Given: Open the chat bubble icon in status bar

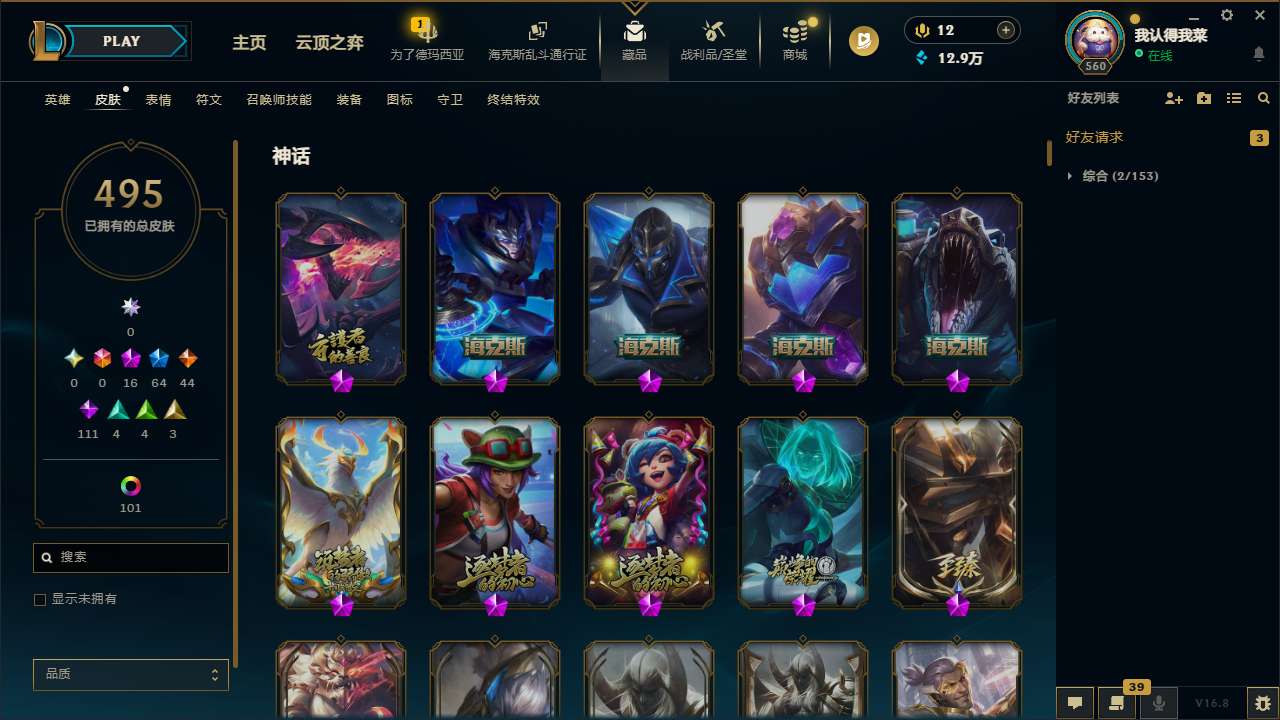Looking at the screenshot, I should (1075, 703).
